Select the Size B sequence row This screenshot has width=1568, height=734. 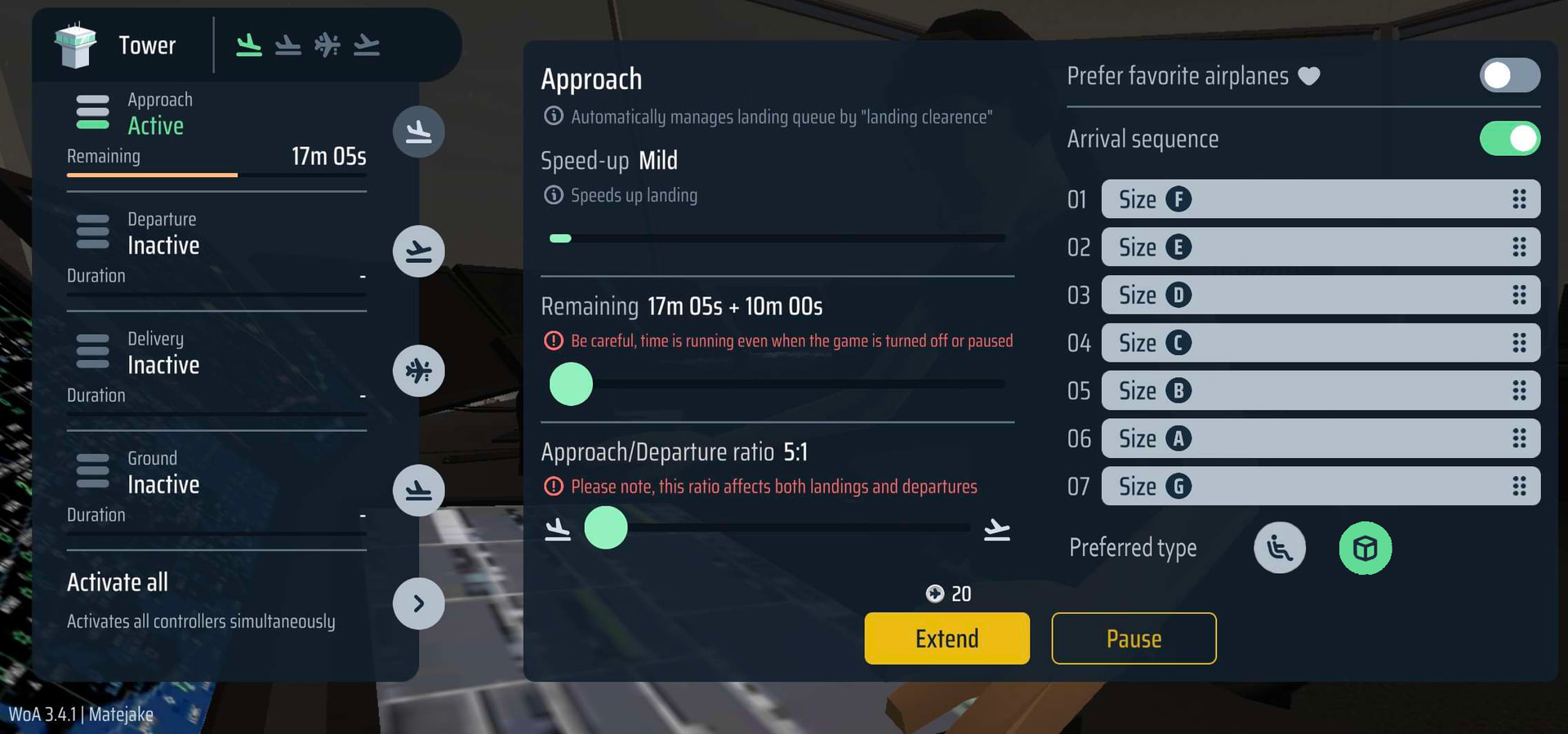1319,390
